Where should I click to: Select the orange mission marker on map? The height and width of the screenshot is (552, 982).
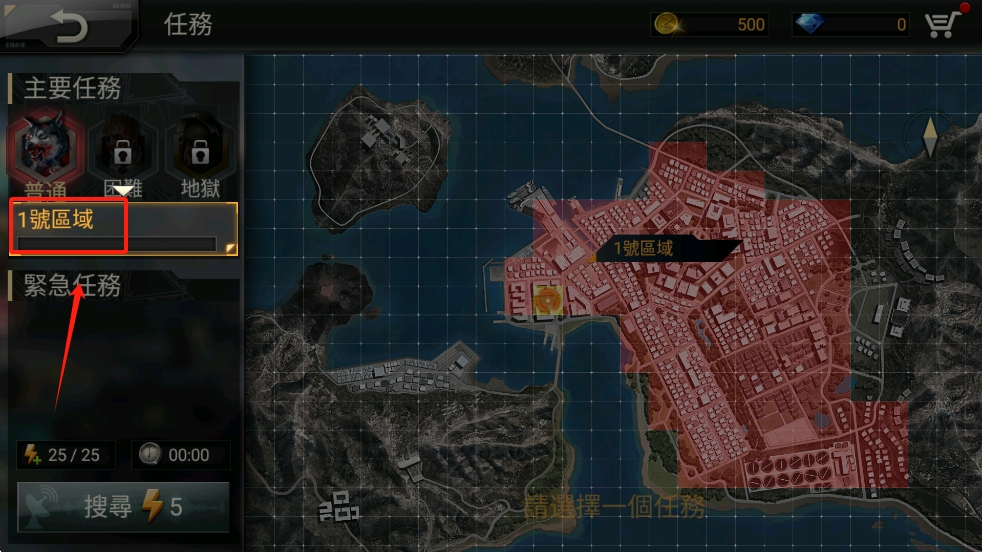[547, 299]
